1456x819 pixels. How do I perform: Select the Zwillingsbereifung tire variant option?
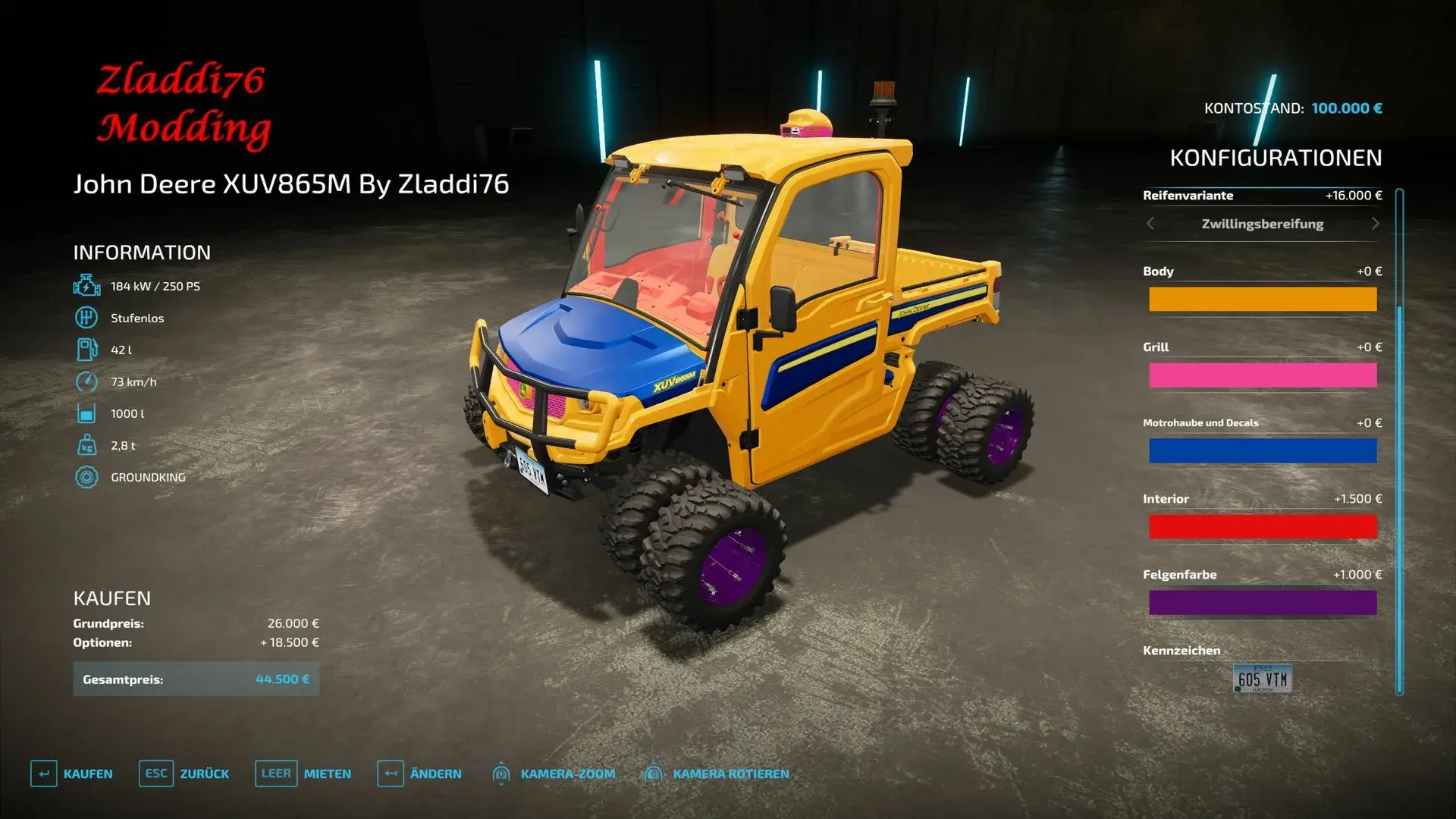[x=1261, y=224]
